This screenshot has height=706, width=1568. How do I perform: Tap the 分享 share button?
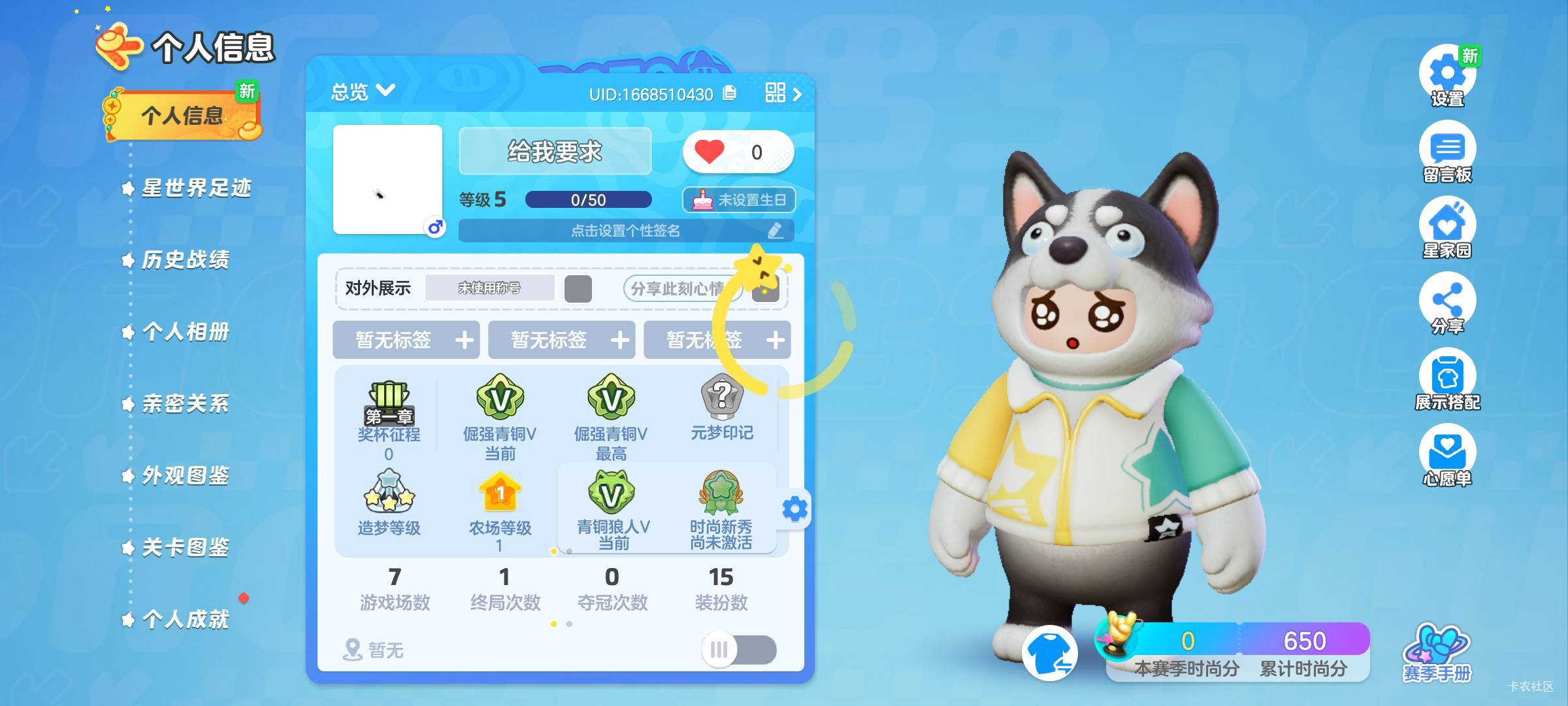click(1447, 305)
